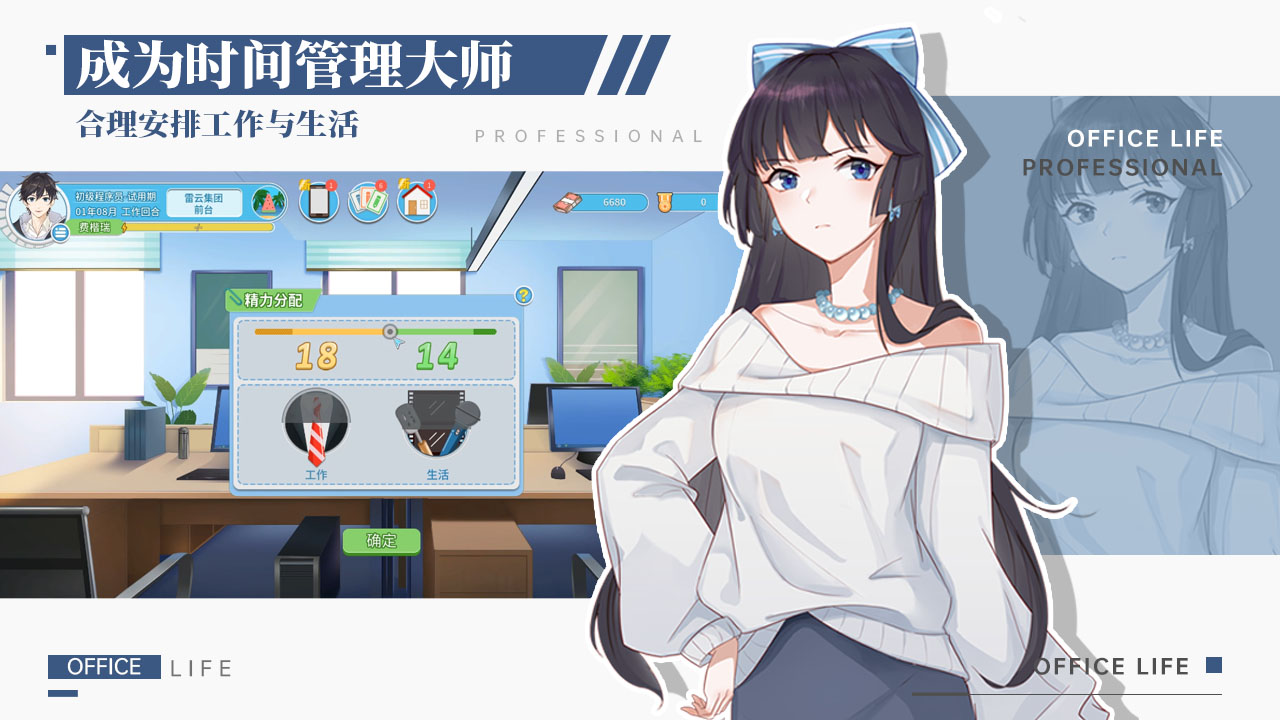The image size is (1280, 720).
Task: Click the menu icon on the avatar frame
Action: 60,232
